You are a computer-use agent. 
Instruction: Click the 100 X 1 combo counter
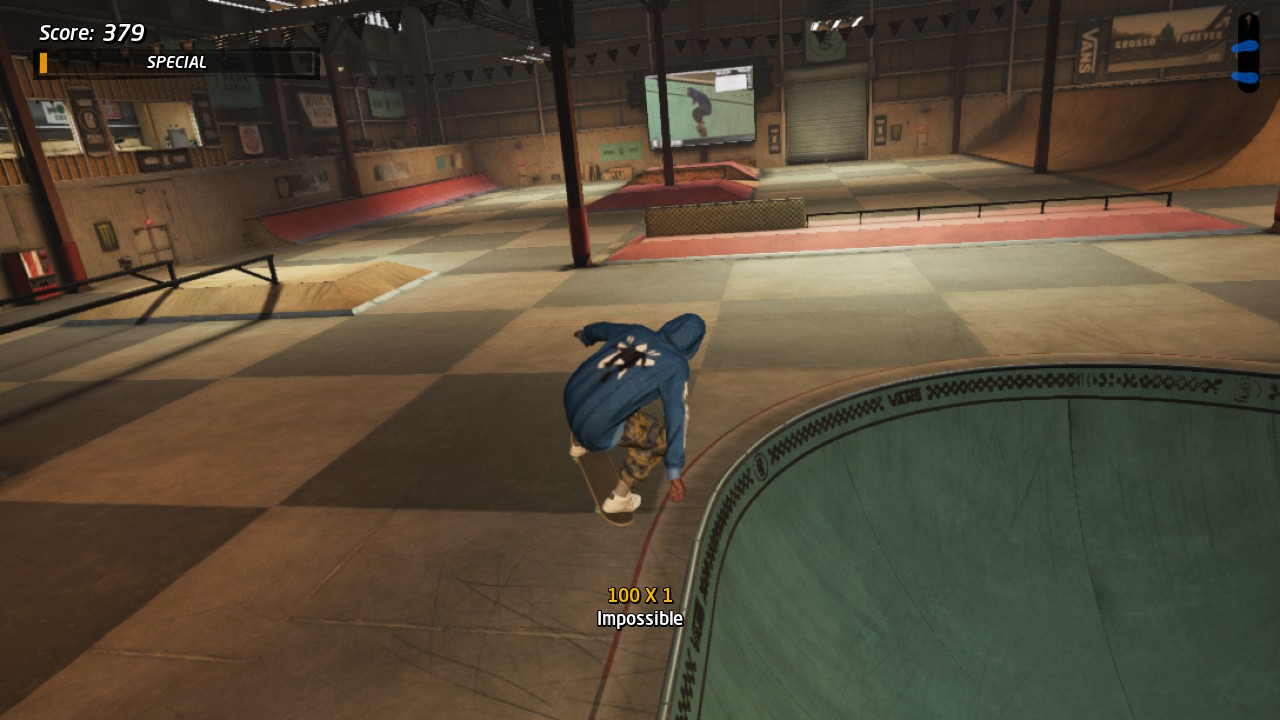pyautogui.click(x=639, y=594)
